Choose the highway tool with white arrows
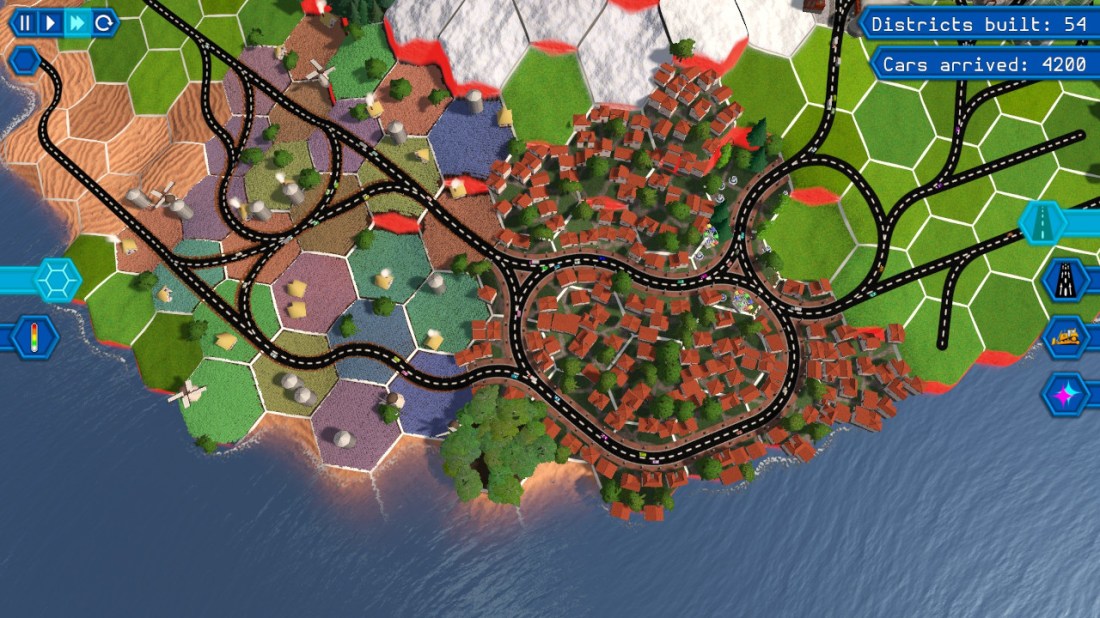1100x618 pixels. point(1064,280)
